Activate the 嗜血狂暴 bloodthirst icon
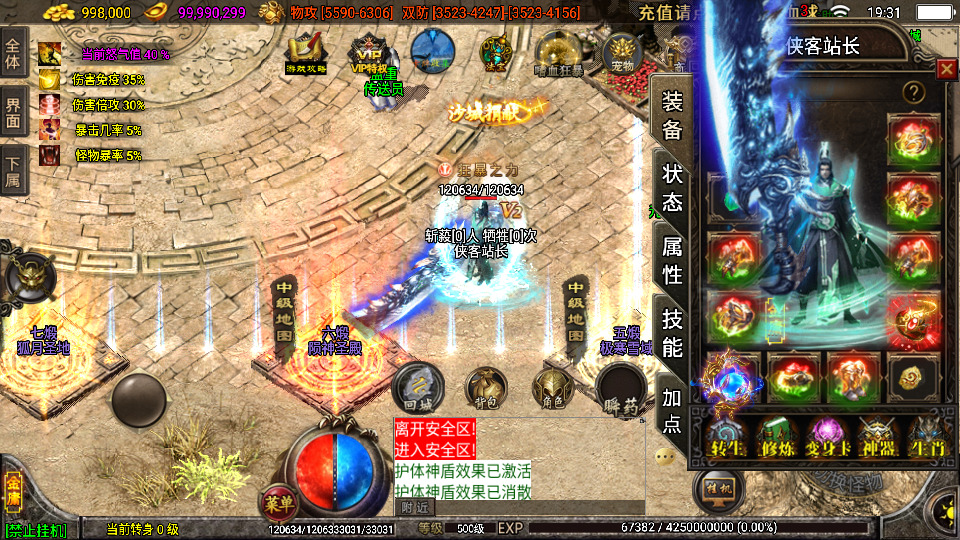This screenshot has height=540, width=960. (559, 53)
